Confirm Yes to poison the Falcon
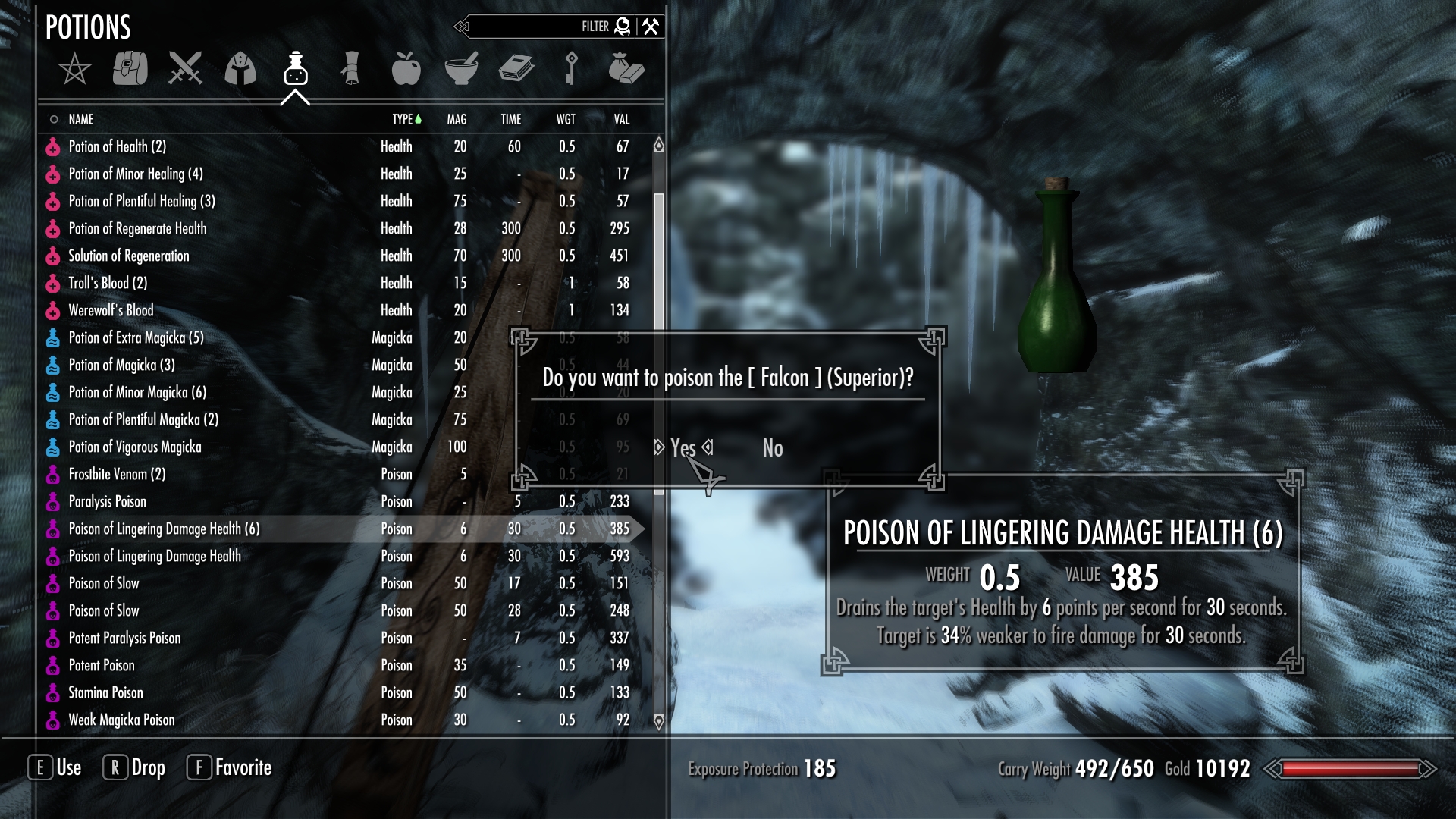The width and height of the screenshot is (1456, 819). pyautogui.click(x=682, y=448)
